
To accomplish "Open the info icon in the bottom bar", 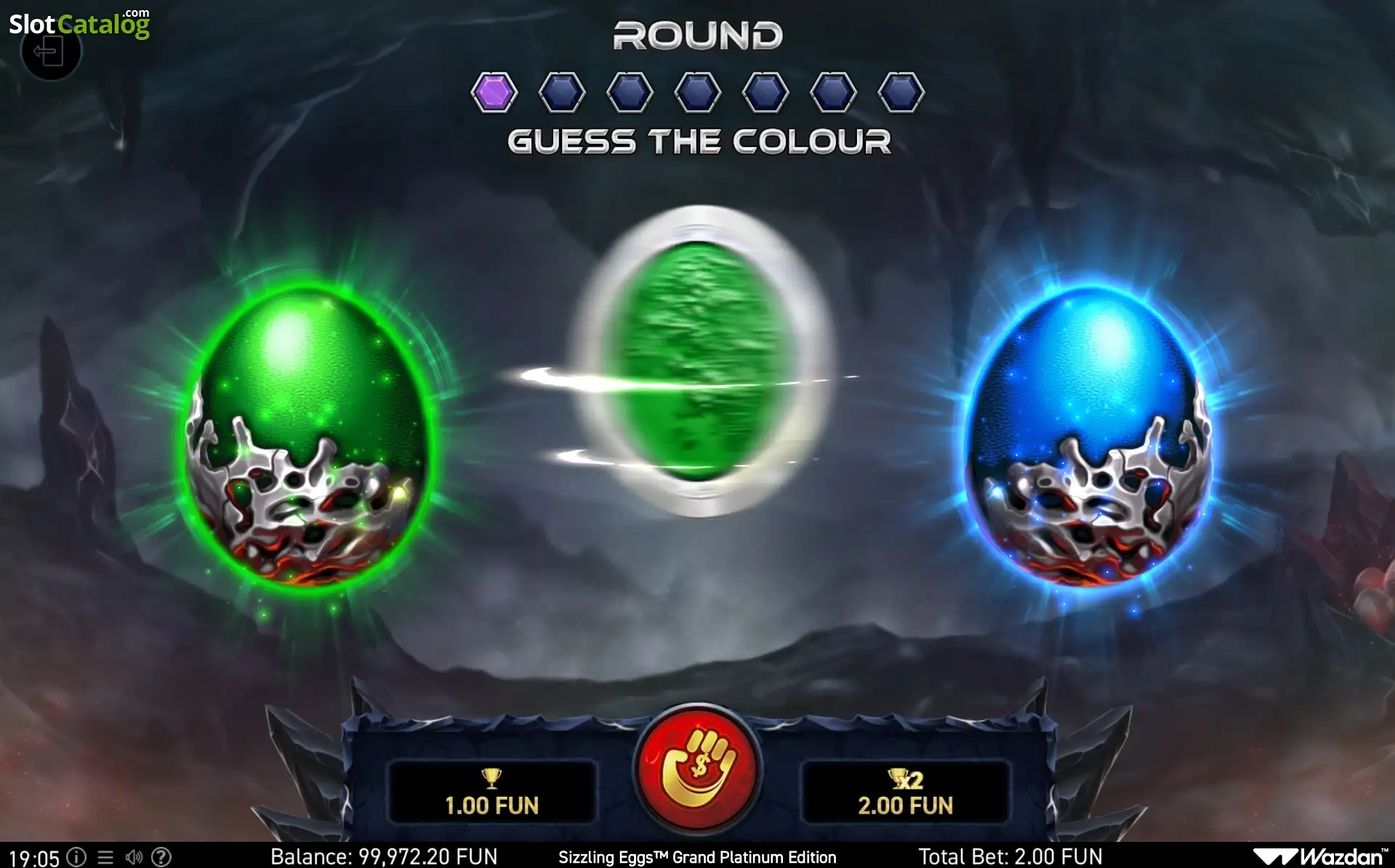I will tap(76, 857).
